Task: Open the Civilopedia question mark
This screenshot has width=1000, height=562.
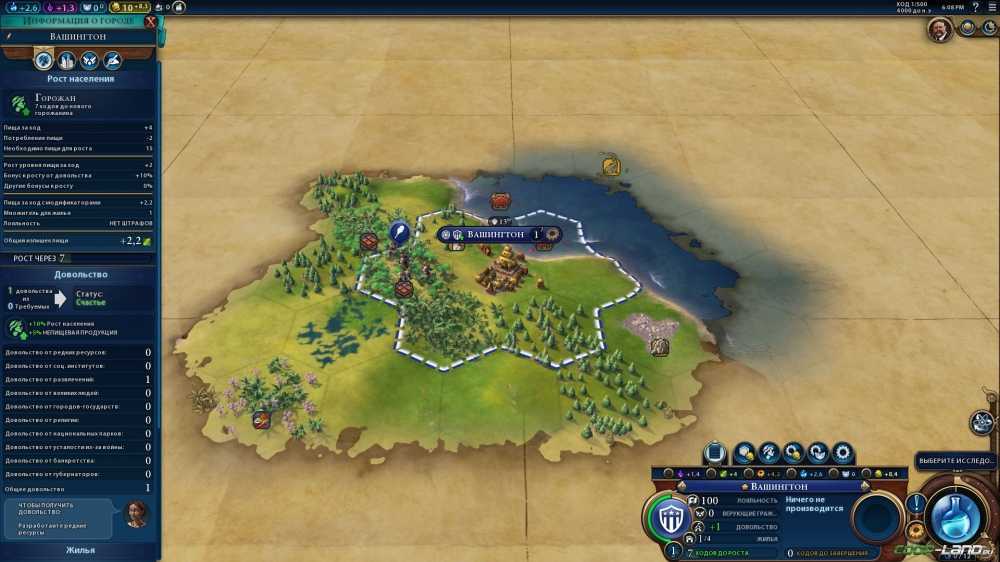Action: [x=975, y=7]
